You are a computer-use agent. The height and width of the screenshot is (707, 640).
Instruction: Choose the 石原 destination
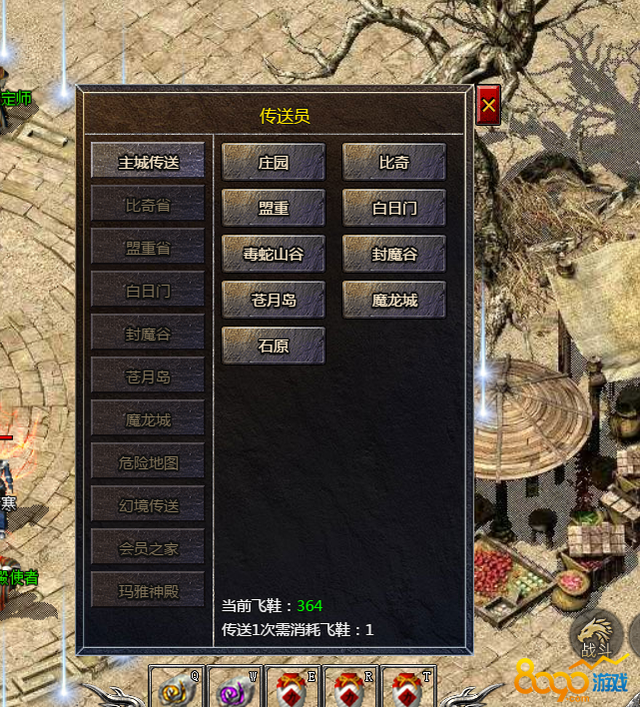273,346
